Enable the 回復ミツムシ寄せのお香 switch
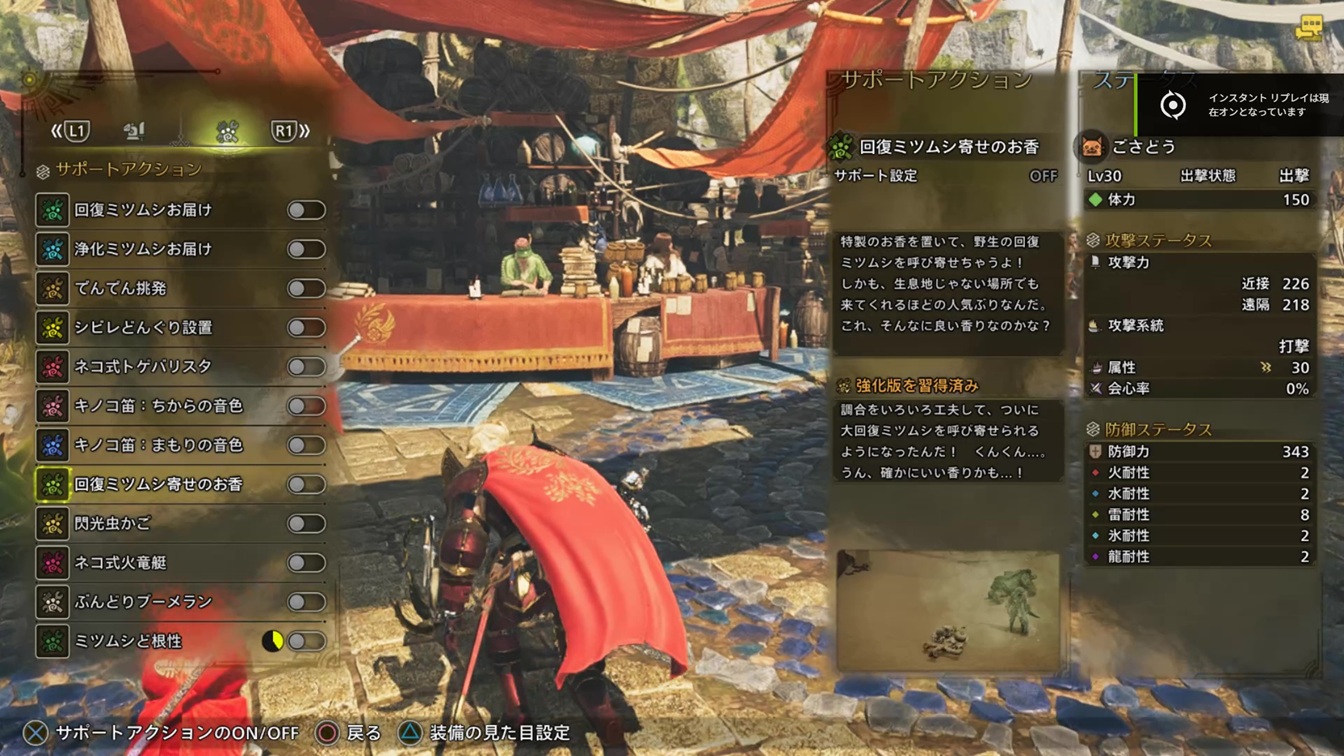The image size is (1344, 756). (306, 484)
